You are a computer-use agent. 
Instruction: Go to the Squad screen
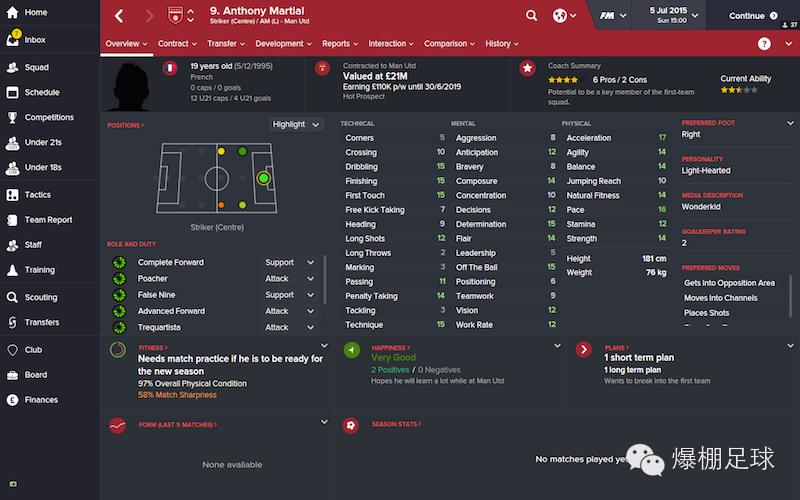coord(35,67)
